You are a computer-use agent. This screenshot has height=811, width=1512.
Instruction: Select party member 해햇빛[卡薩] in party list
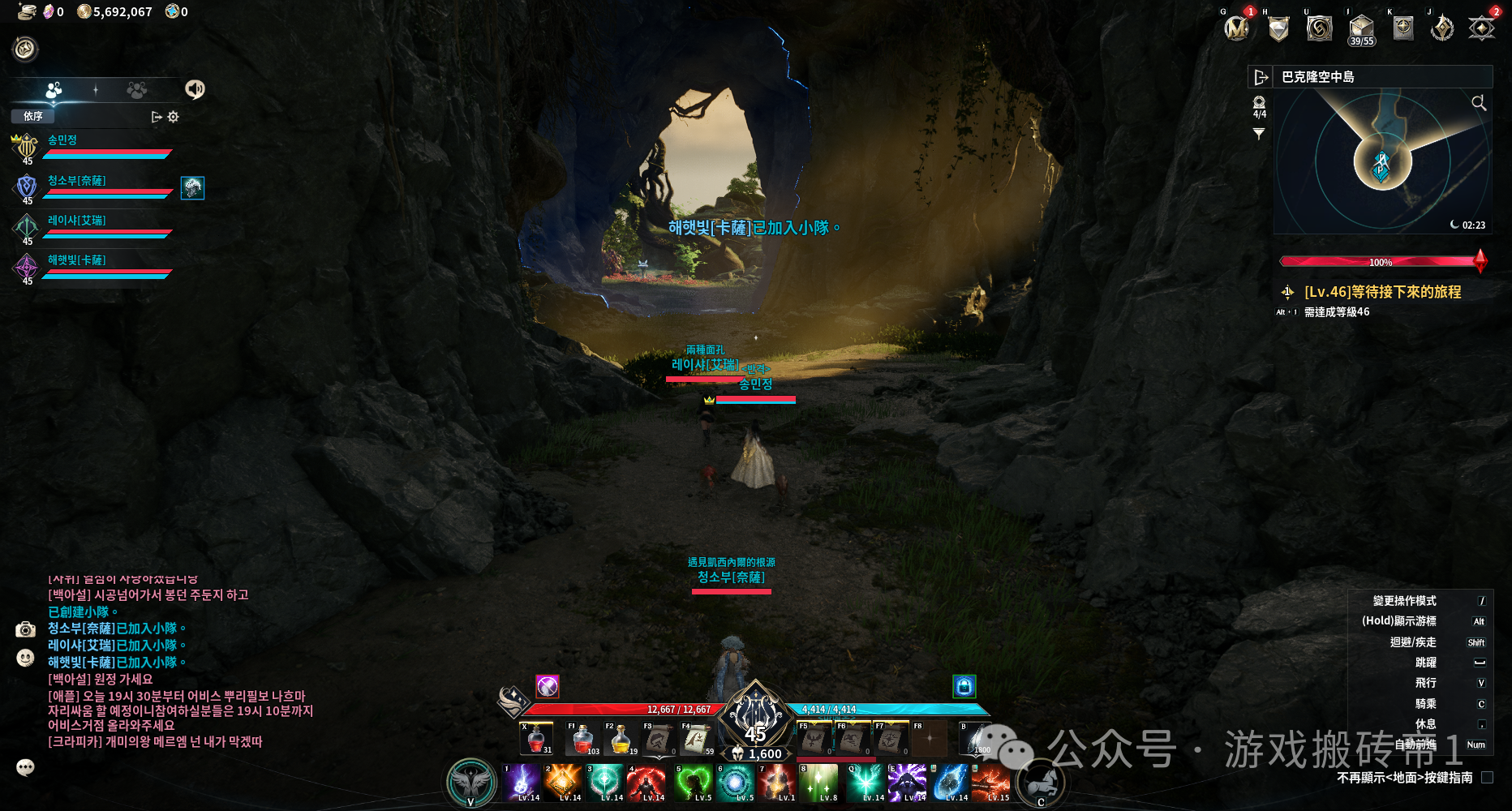(x=77, y=260)
